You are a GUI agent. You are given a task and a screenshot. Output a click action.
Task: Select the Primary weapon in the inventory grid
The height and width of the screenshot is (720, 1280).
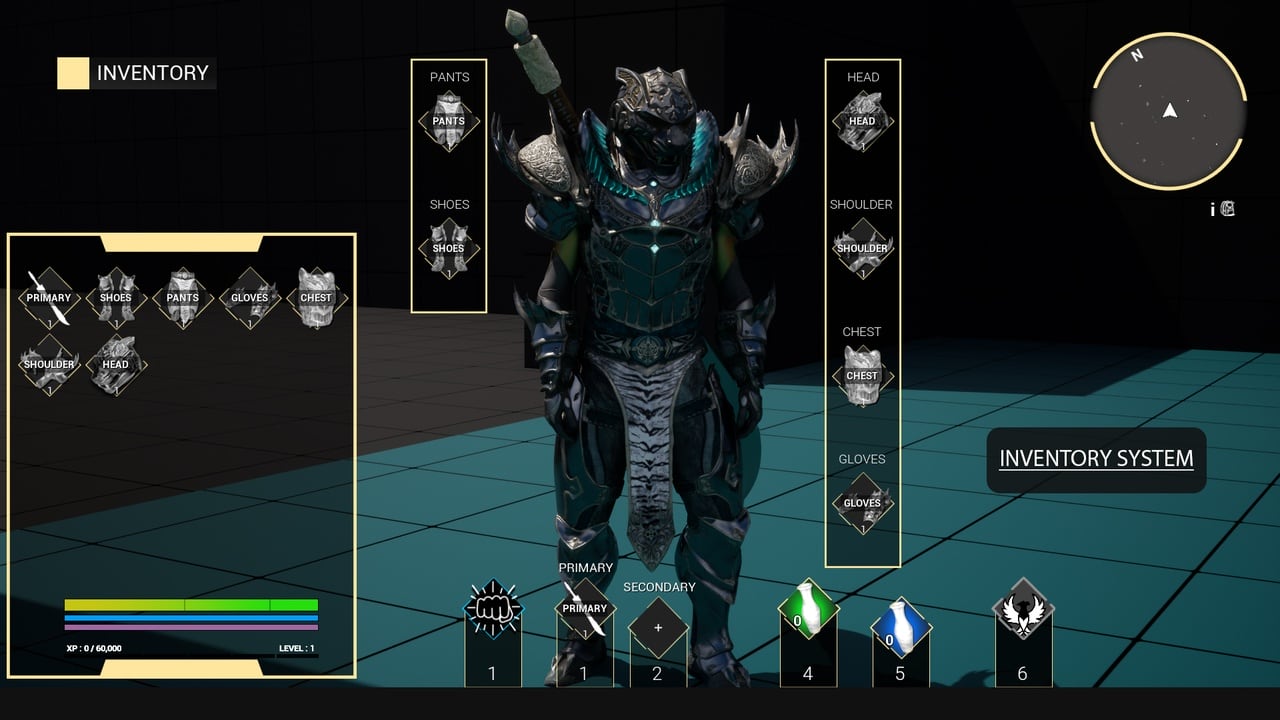tap(49, 297)
